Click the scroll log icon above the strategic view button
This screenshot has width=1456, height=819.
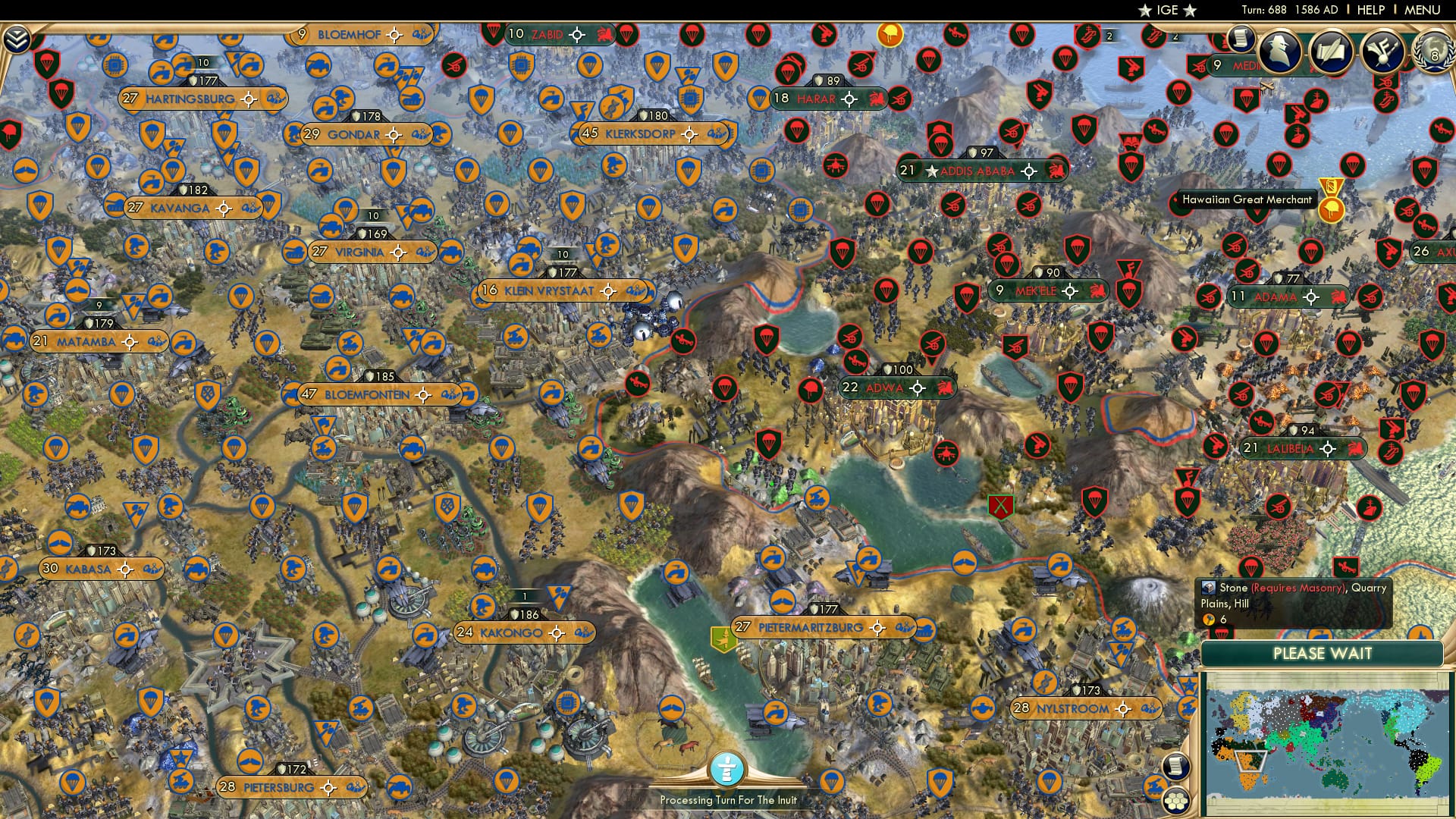tap(1175, 766)
